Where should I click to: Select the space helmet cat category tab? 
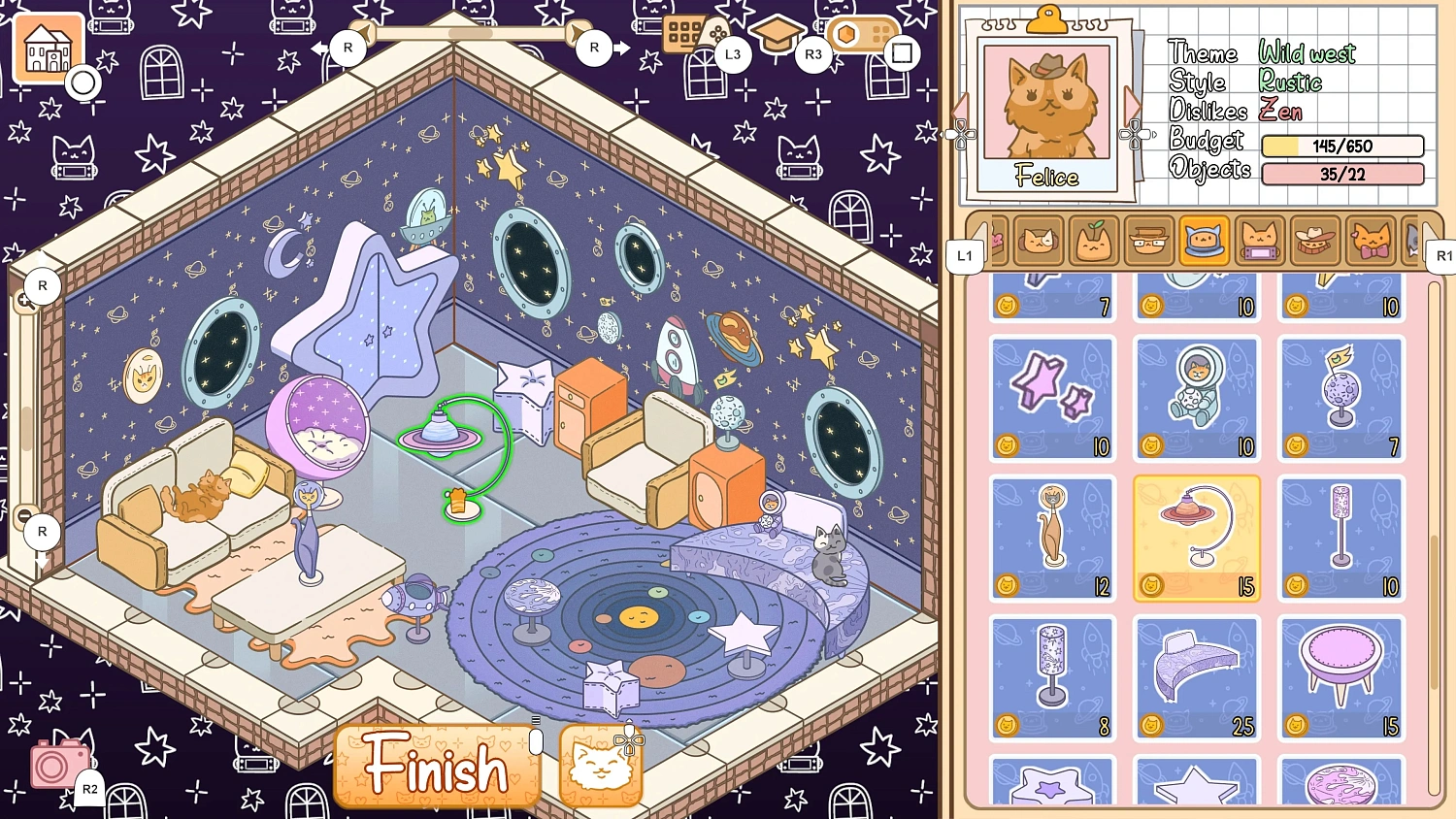pos(1204,241)
